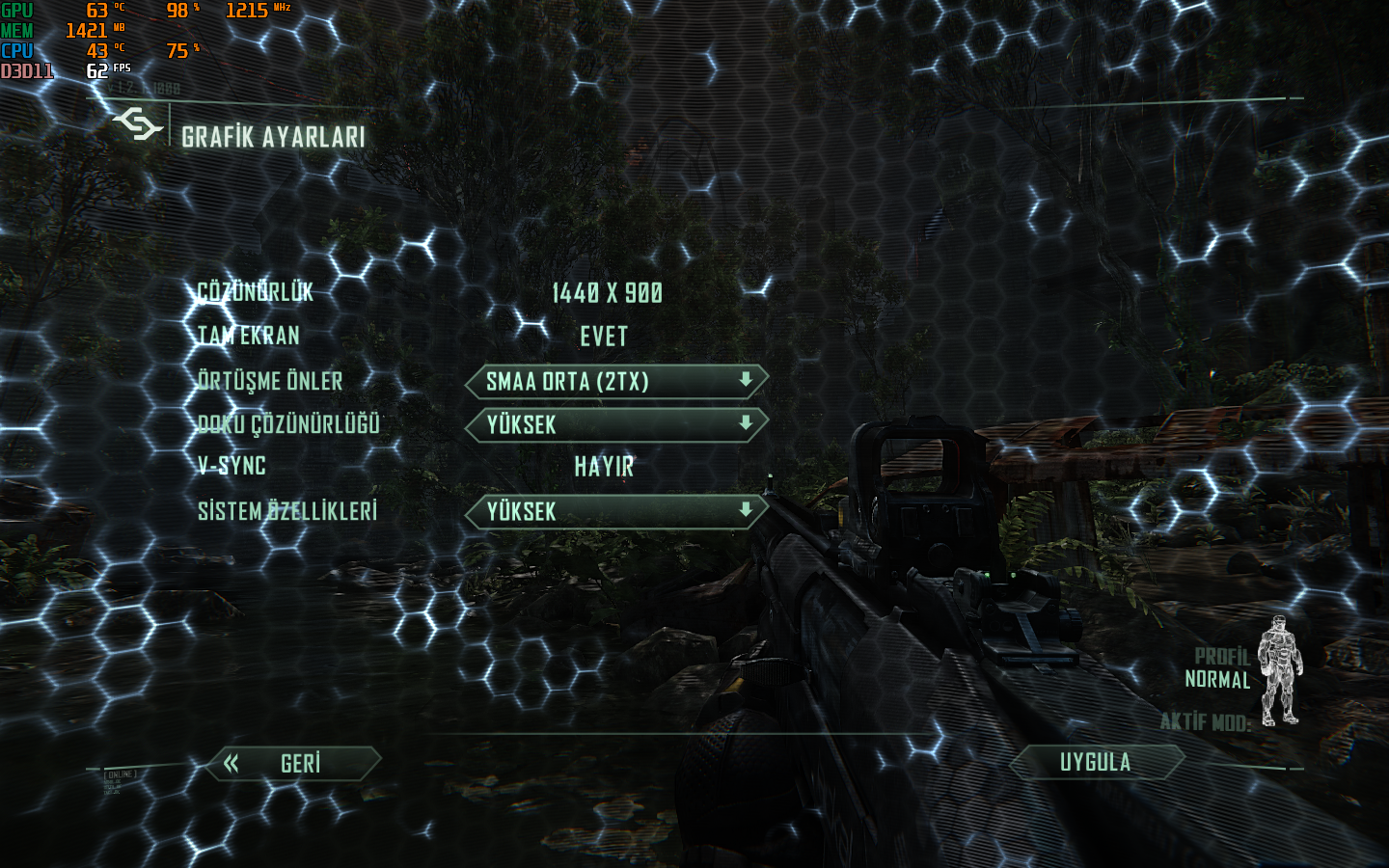Go back with the Geri button
The height and width of the screenshot is (868, 1389).
pyautogui.click(x=294, y=764)
